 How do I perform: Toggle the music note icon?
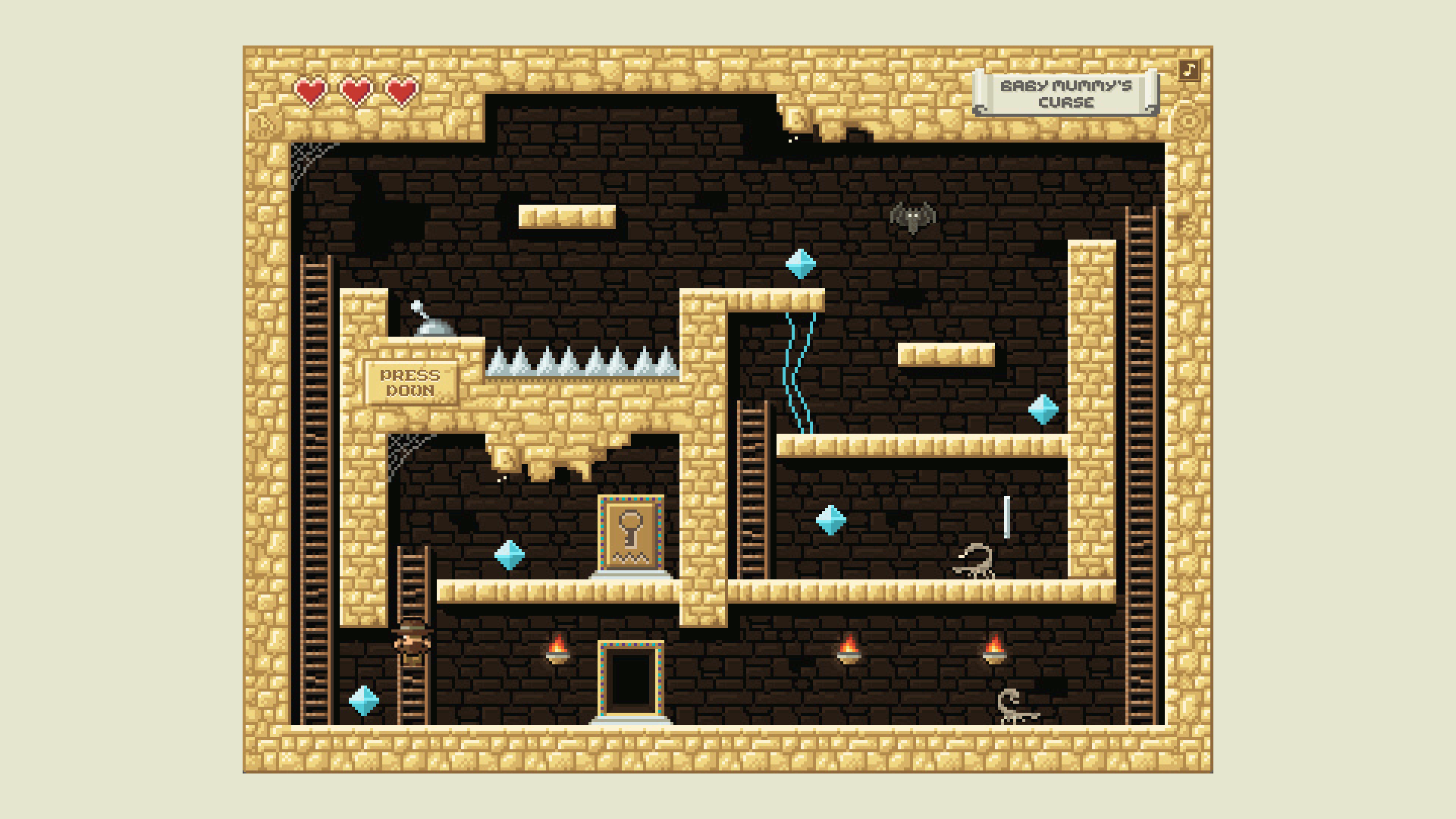click(x=1189, y=71)
